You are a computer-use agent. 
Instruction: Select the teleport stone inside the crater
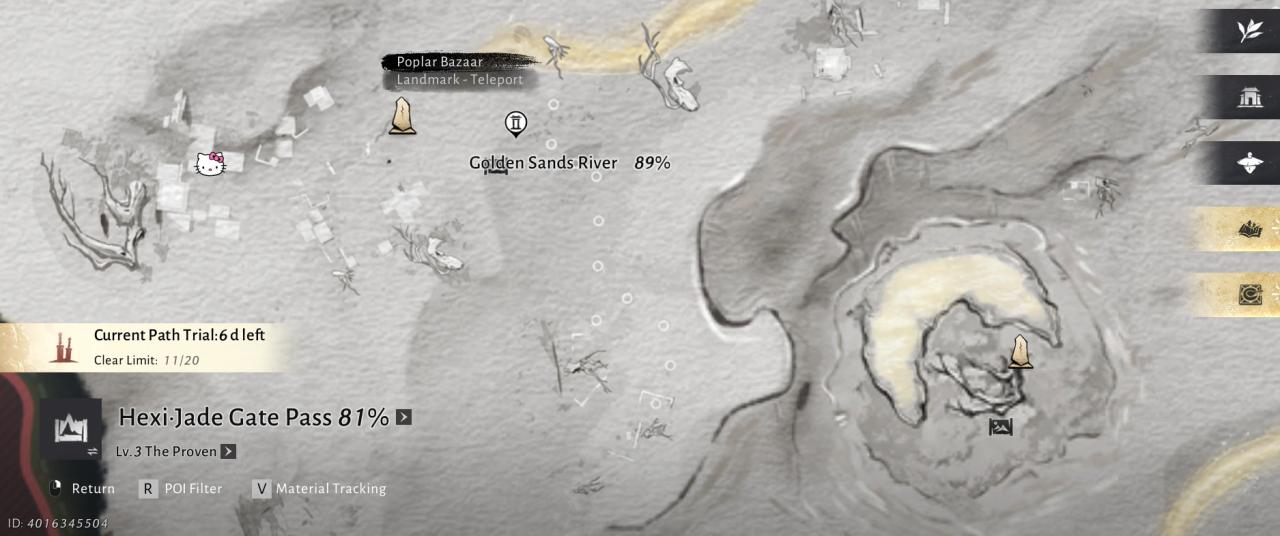[x=1020, y=351]
